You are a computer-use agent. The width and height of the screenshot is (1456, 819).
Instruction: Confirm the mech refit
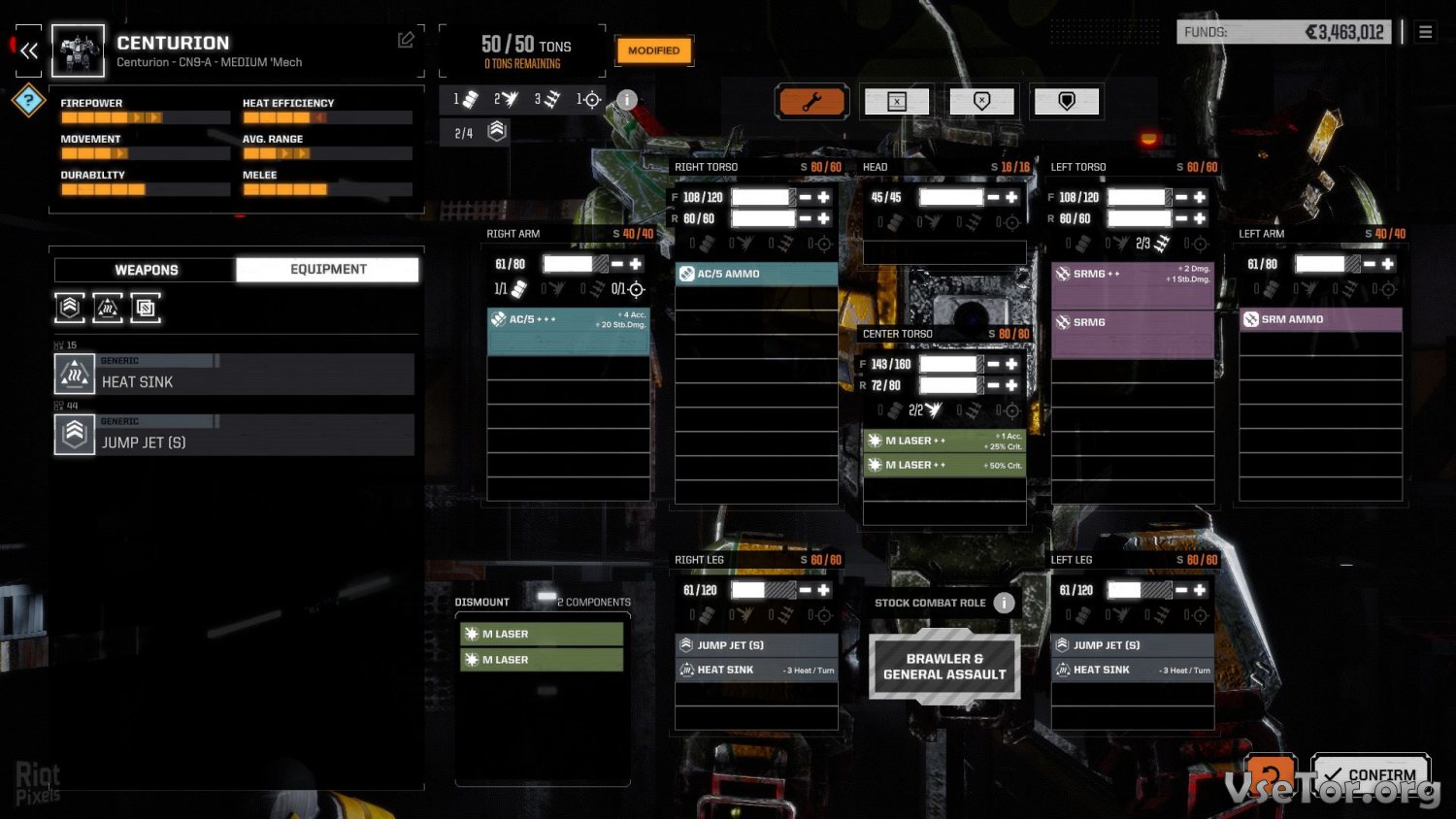tap(1371, 774)
